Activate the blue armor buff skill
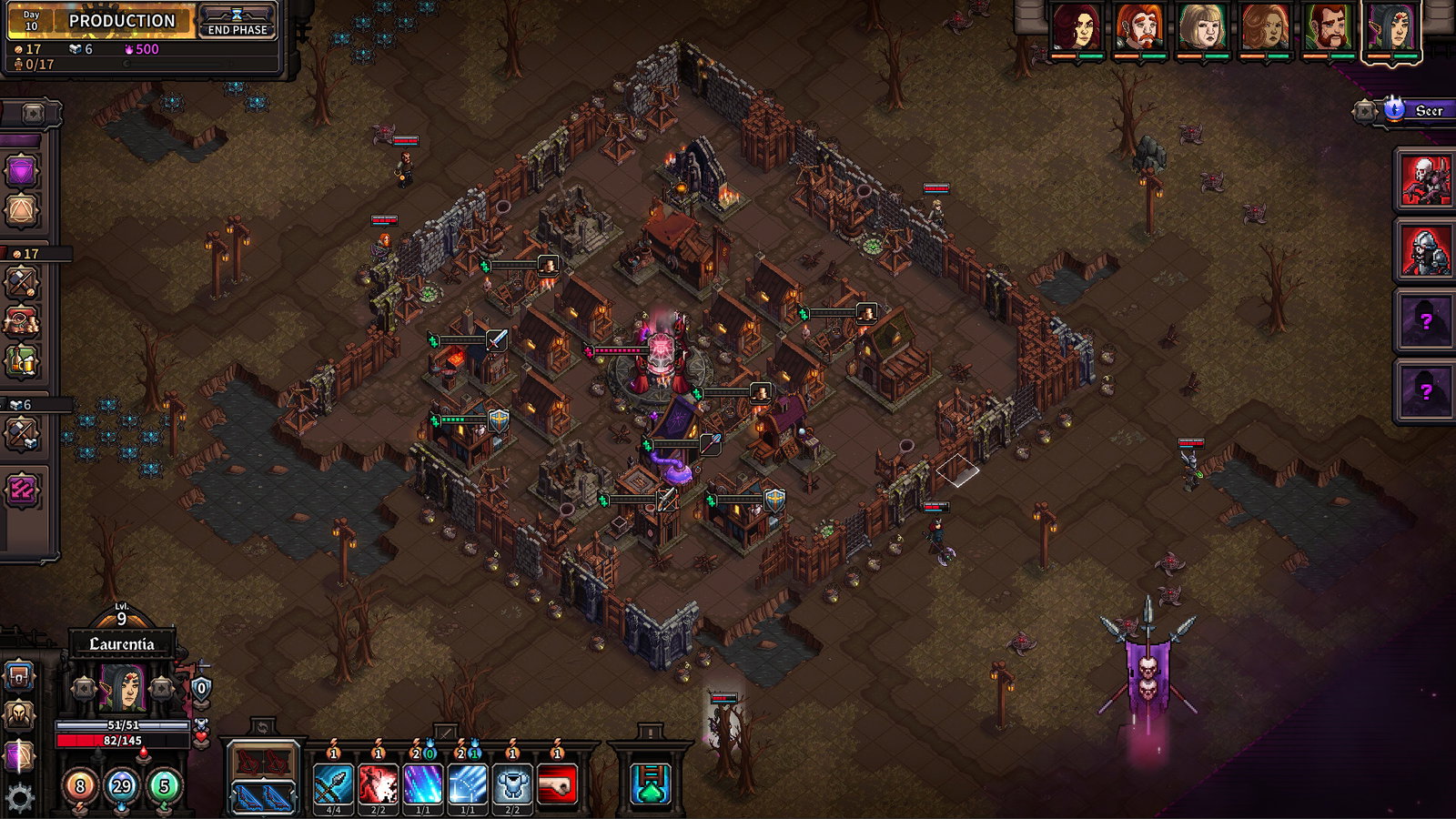 click(512, 784)
